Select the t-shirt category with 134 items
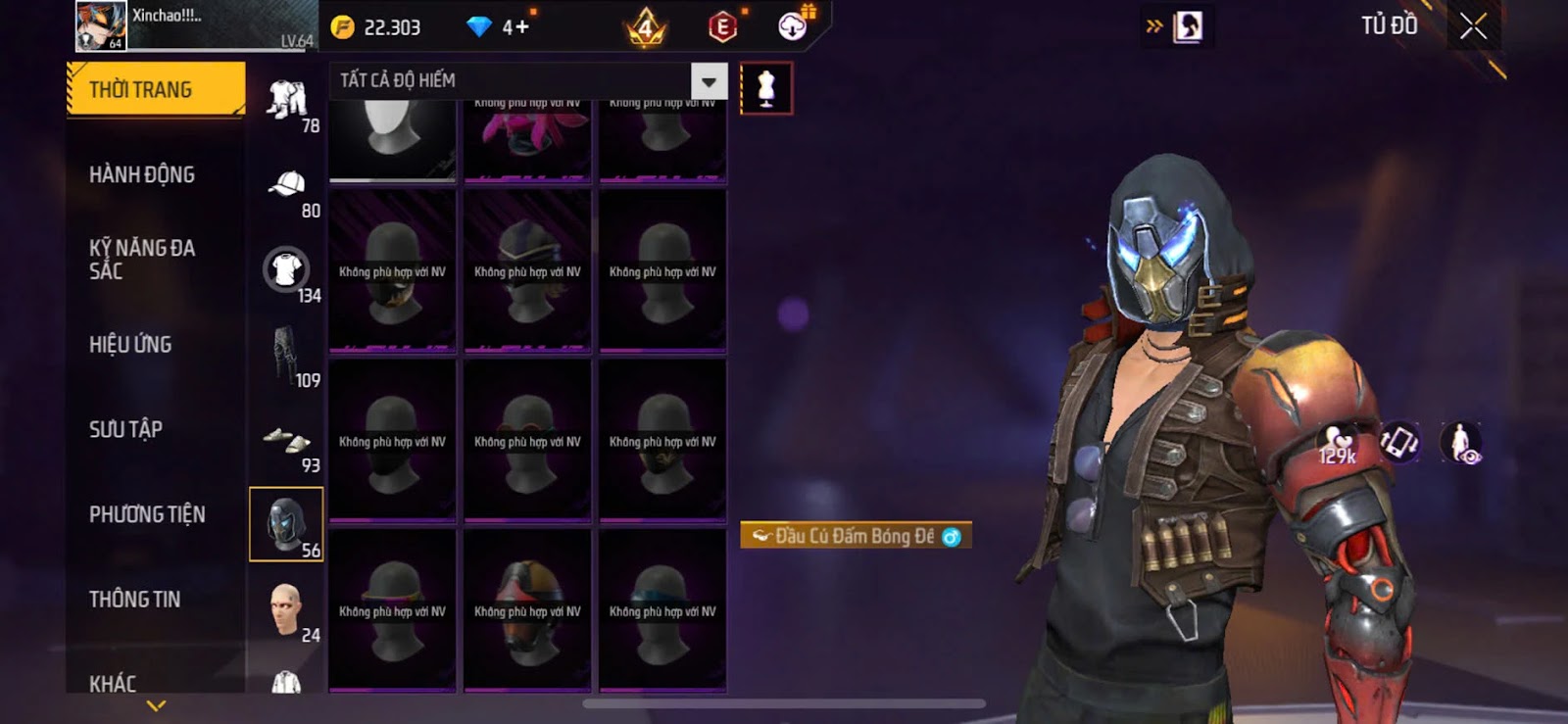 (x=287, y=272)
